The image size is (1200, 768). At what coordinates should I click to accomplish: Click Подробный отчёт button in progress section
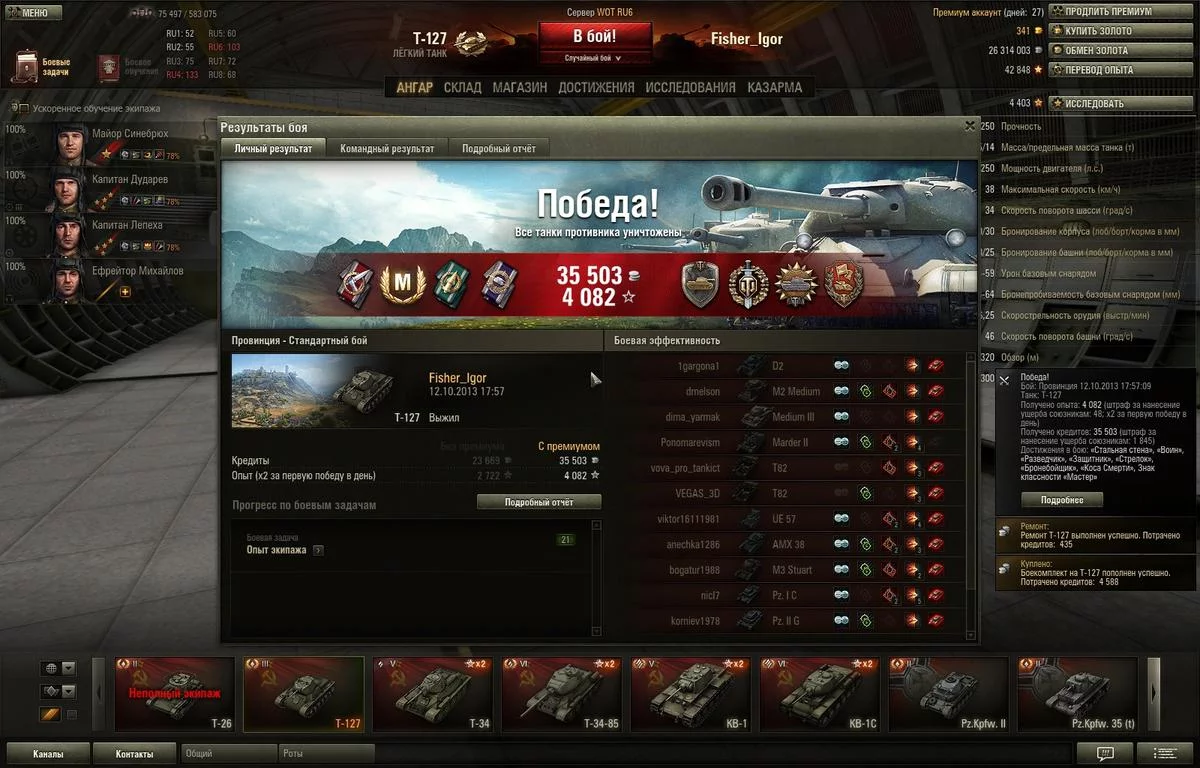click(539, 502)
